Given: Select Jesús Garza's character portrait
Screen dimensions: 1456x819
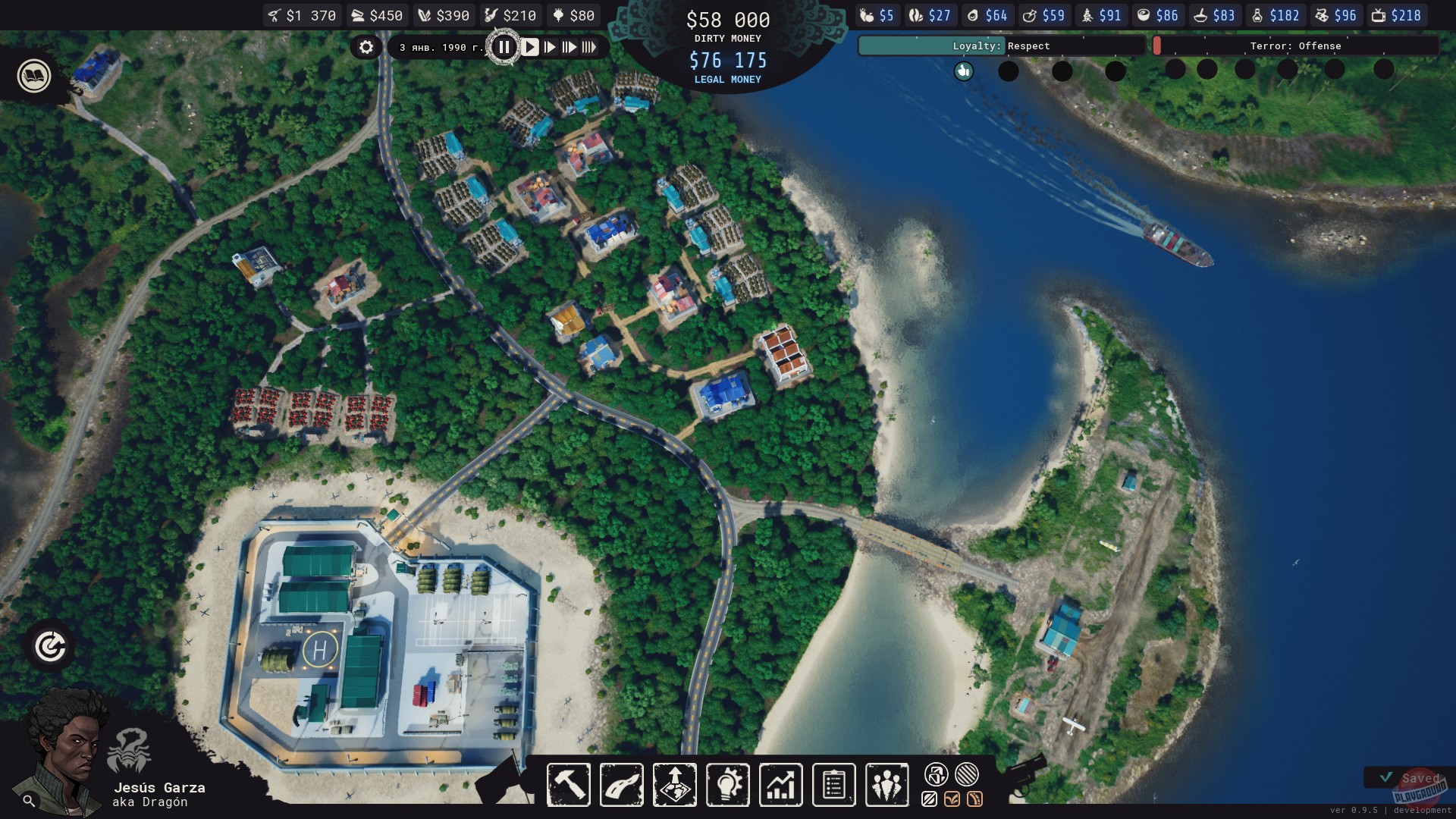Looking at the screenshot, I should 64,751.
